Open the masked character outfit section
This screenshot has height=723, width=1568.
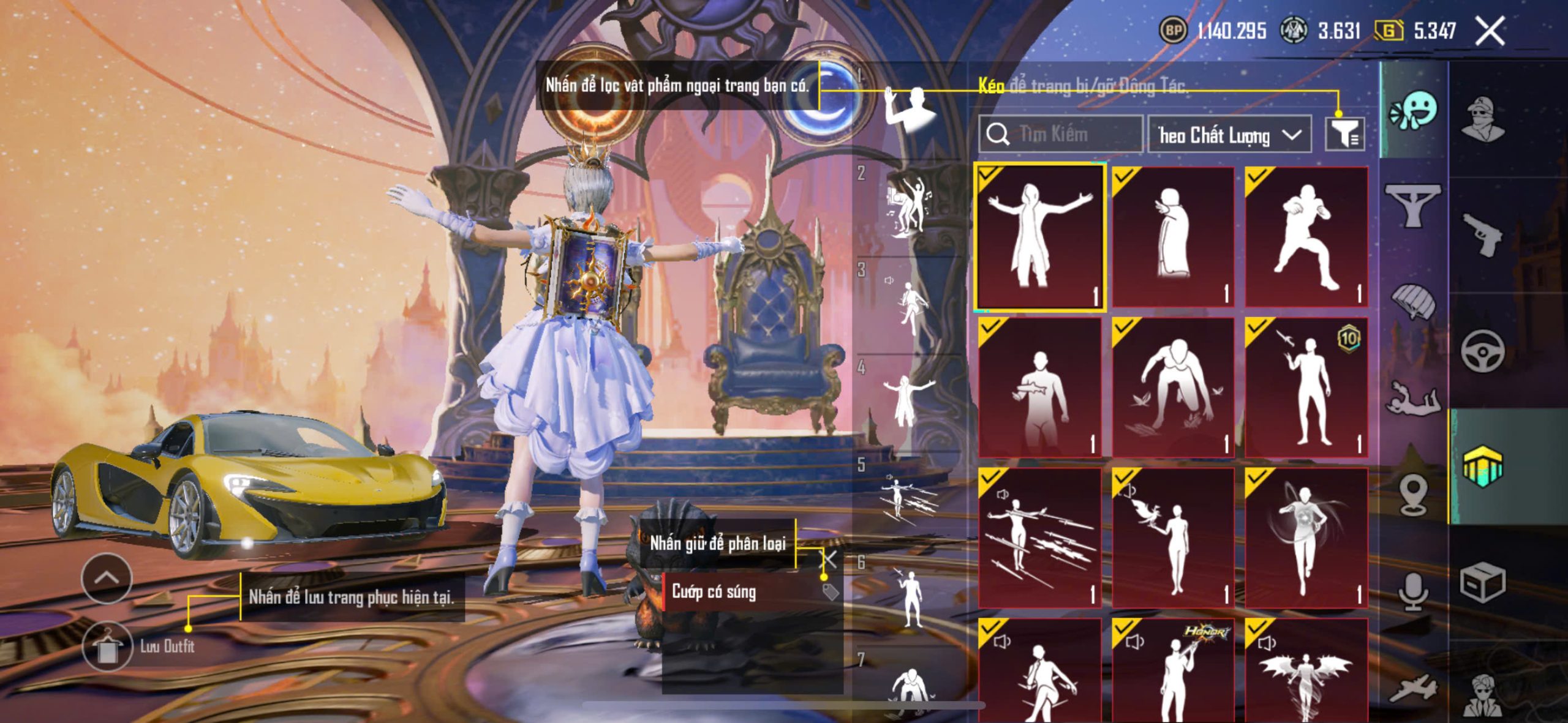click(1483, 119)
